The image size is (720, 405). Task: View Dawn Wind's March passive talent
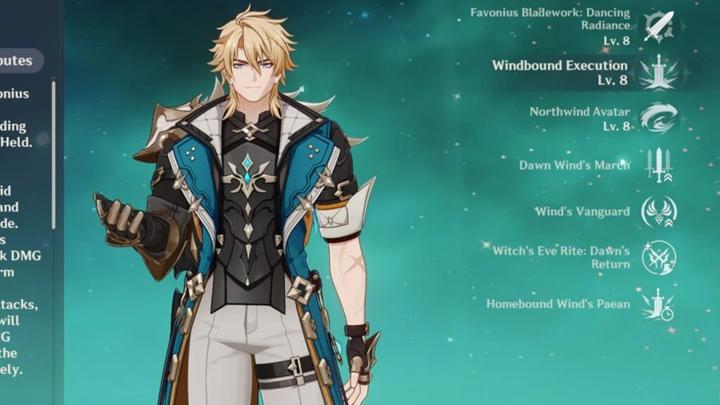pos(659,165)
